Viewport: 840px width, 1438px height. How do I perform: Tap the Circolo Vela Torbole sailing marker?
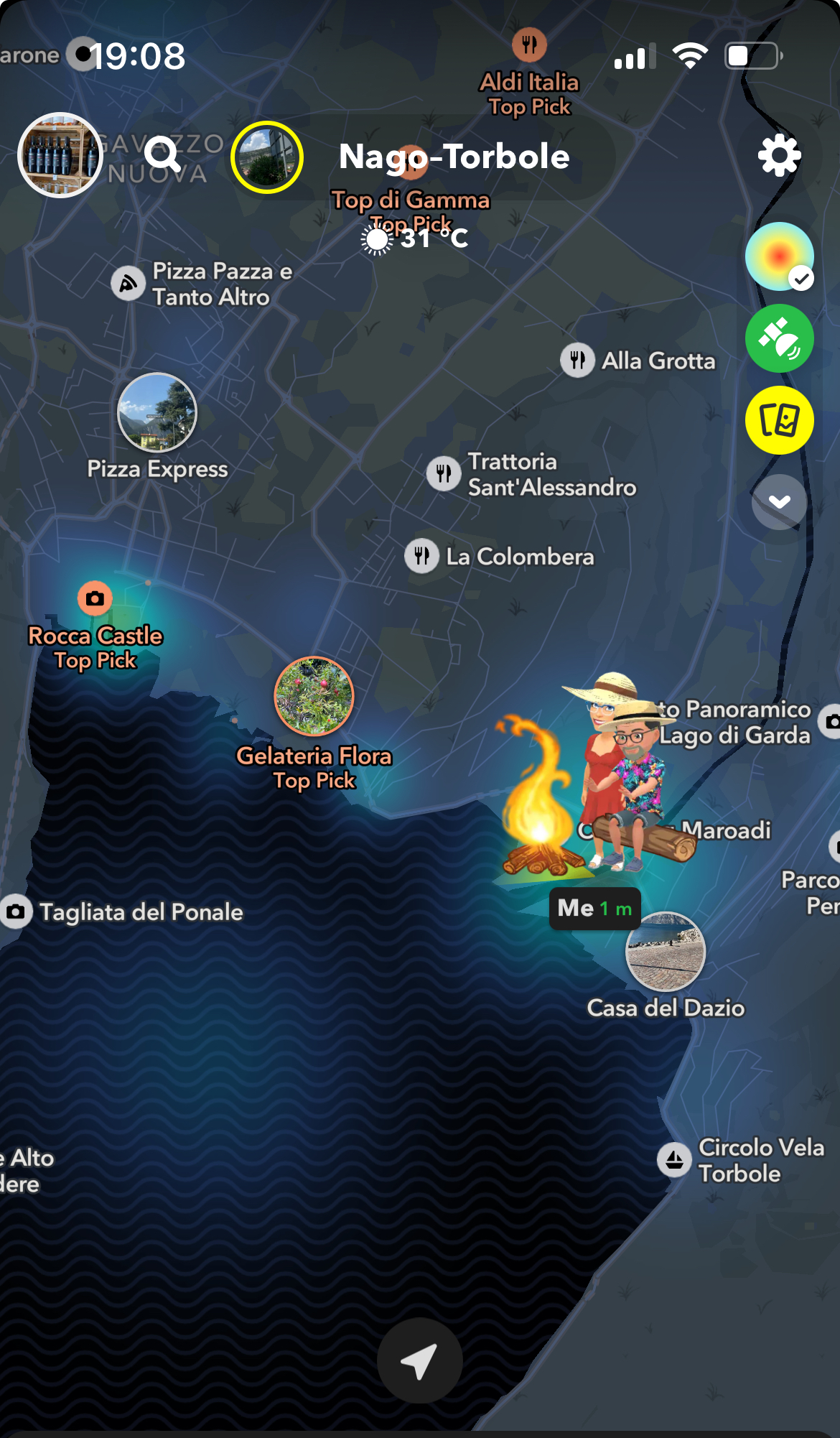674,1159
